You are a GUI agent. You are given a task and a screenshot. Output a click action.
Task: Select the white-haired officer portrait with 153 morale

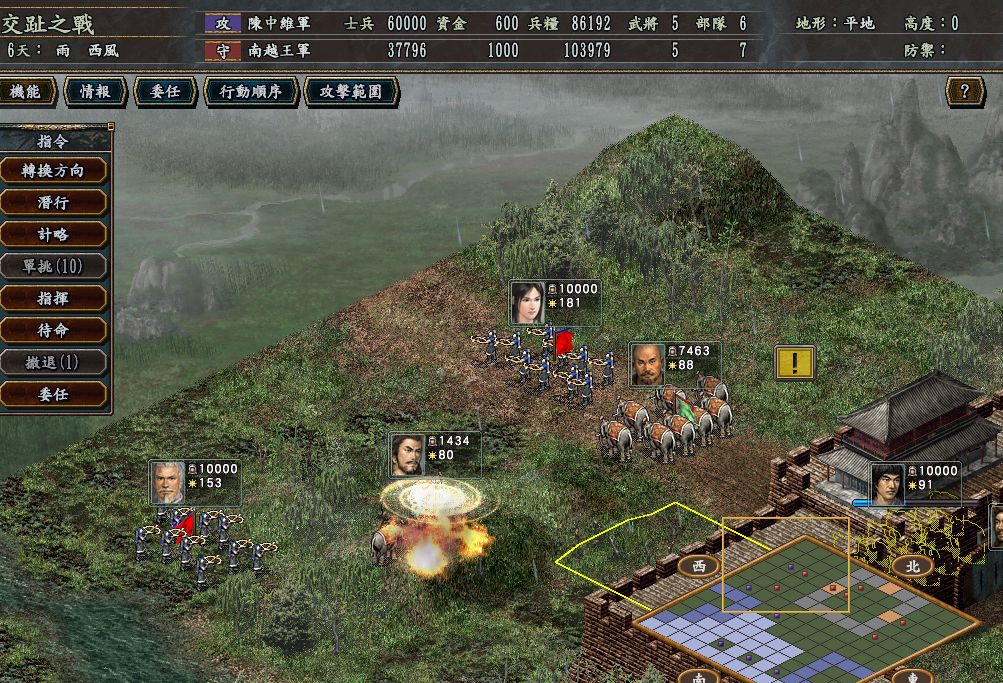169,483
